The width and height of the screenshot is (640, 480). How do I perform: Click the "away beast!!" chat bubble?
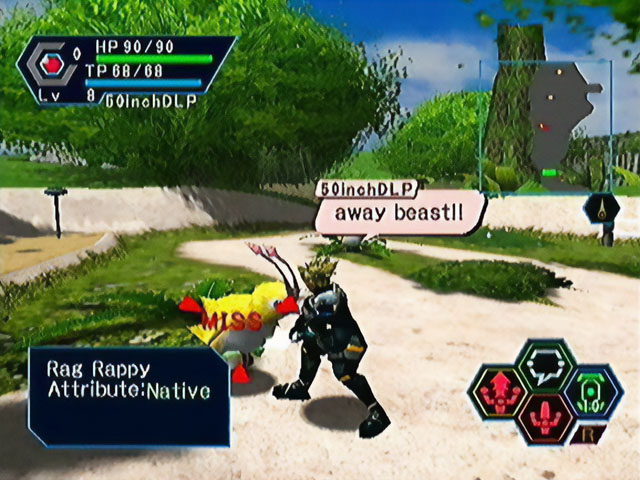click(399, 213)
